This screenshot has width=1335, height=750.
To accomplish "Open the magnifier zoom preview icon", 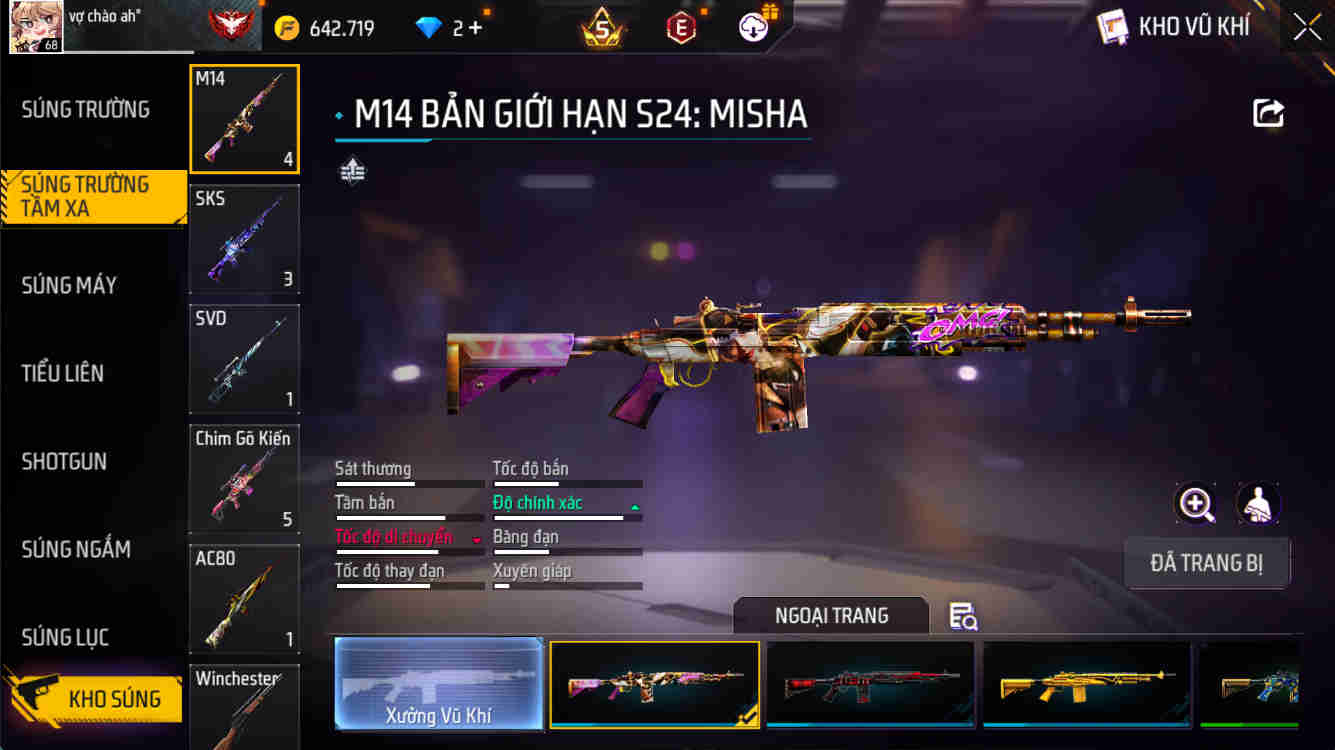I will pyautogui.click(x=1196, y=503).
